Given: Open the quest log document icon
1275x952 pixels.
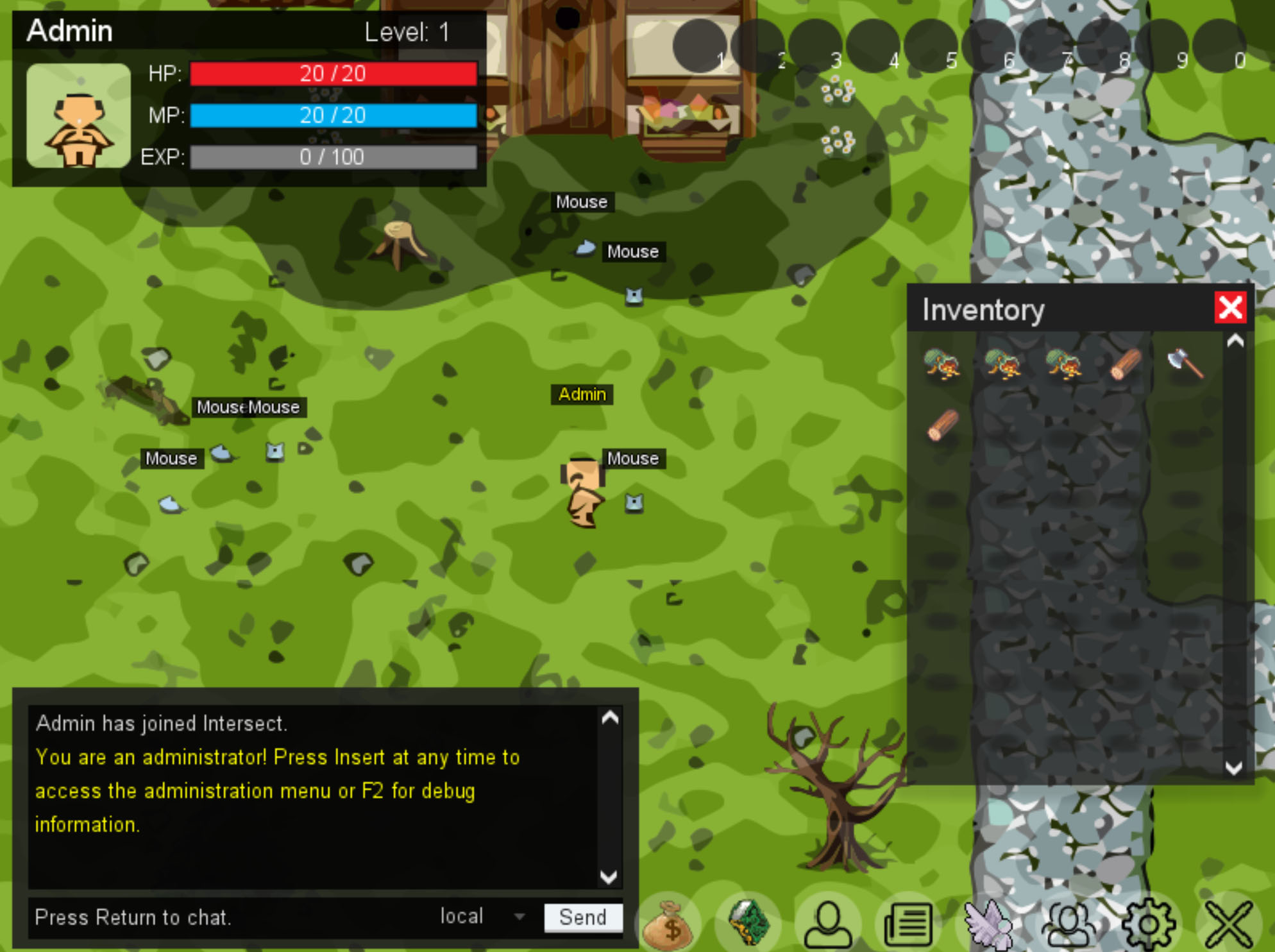Looking at the screenshot, I should [908, 925].
